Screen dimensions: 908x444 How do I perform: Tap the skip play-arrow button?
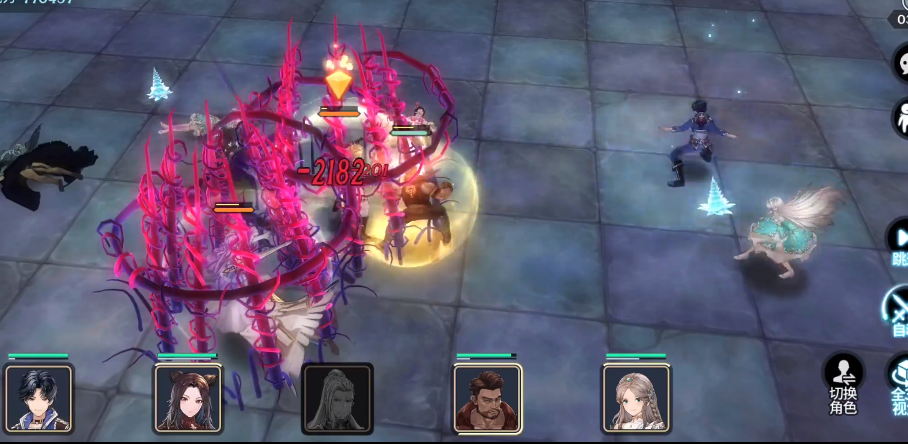898,240
